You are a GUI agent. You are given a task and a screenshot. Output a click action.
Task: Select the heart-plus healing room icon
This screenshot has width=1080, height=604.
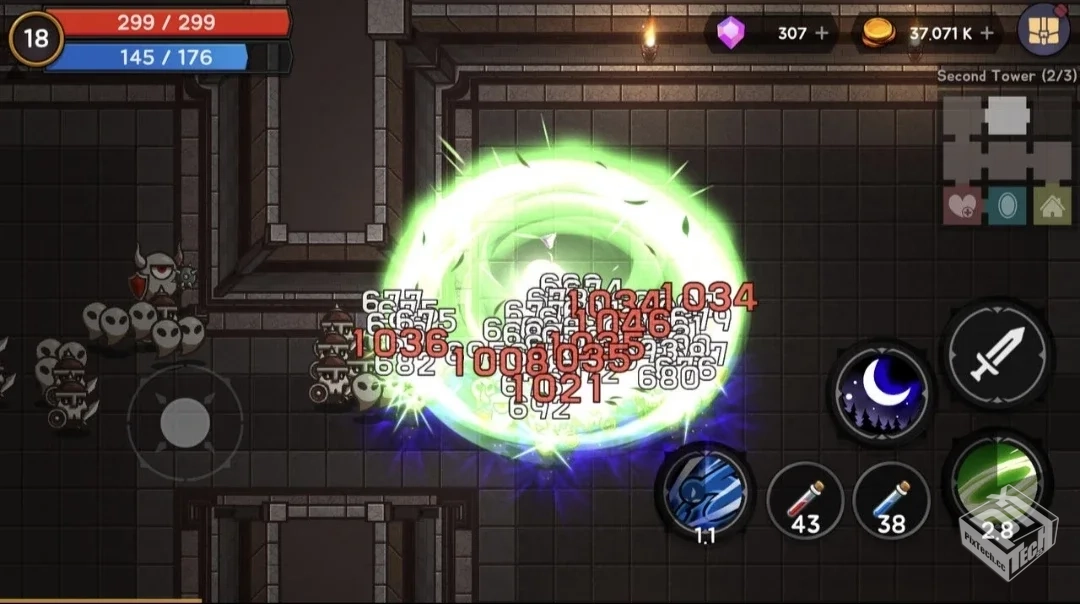pyautogui.click(x=962, y=206)
